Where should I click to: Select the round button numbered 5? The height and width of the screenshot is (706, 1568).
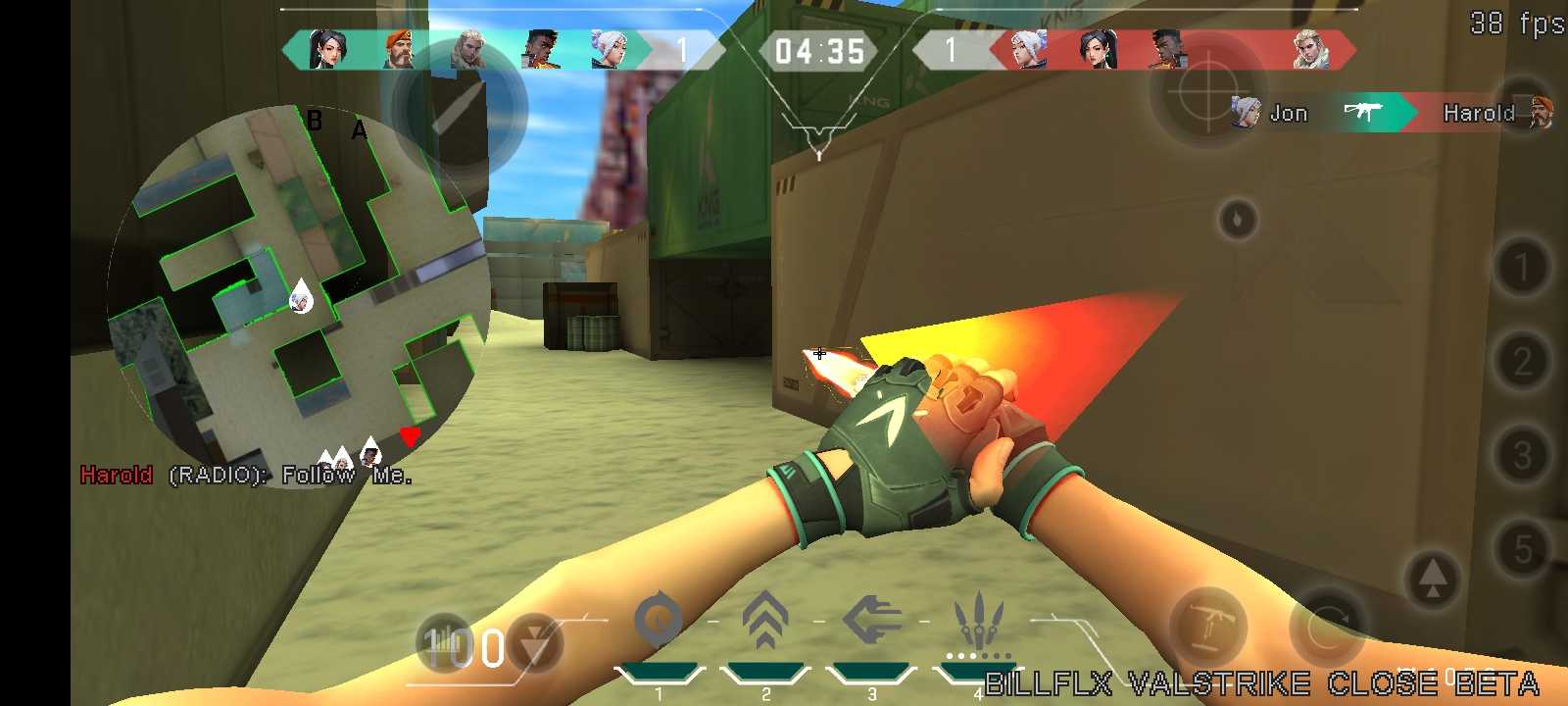(x=1522, y=549)
